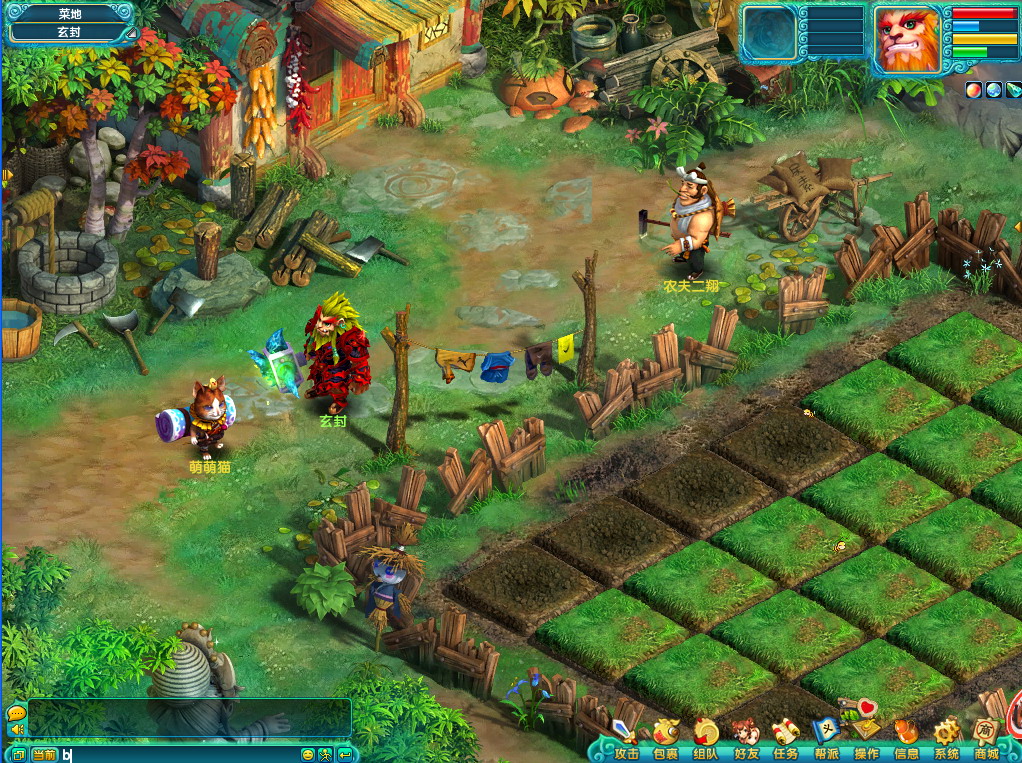Send the chat message with enter arrow
The image size is (1022, 763).
coord(344,755)
